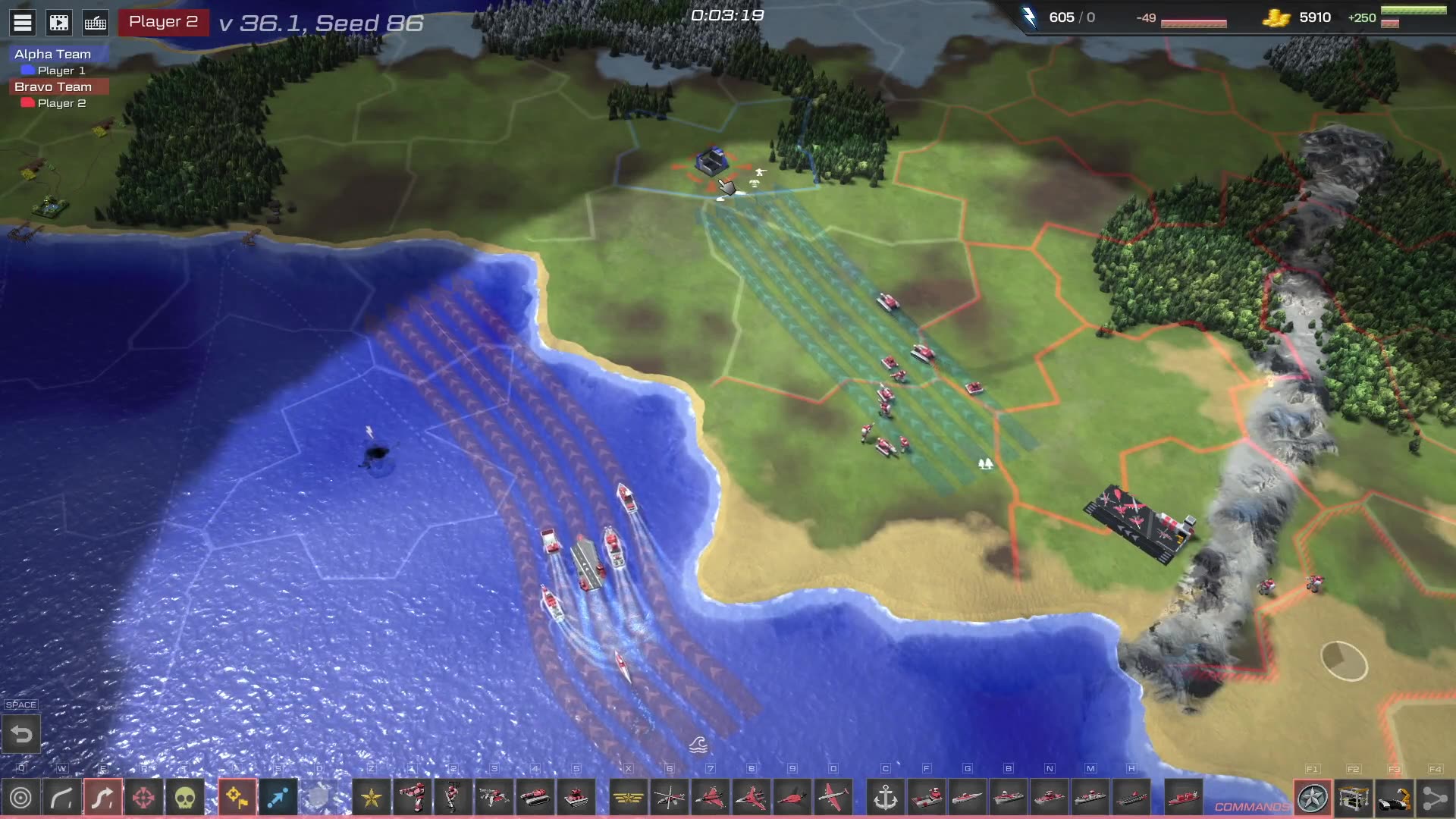
Task: Pick the helicopter unit icon
Action: pos(670,798)
